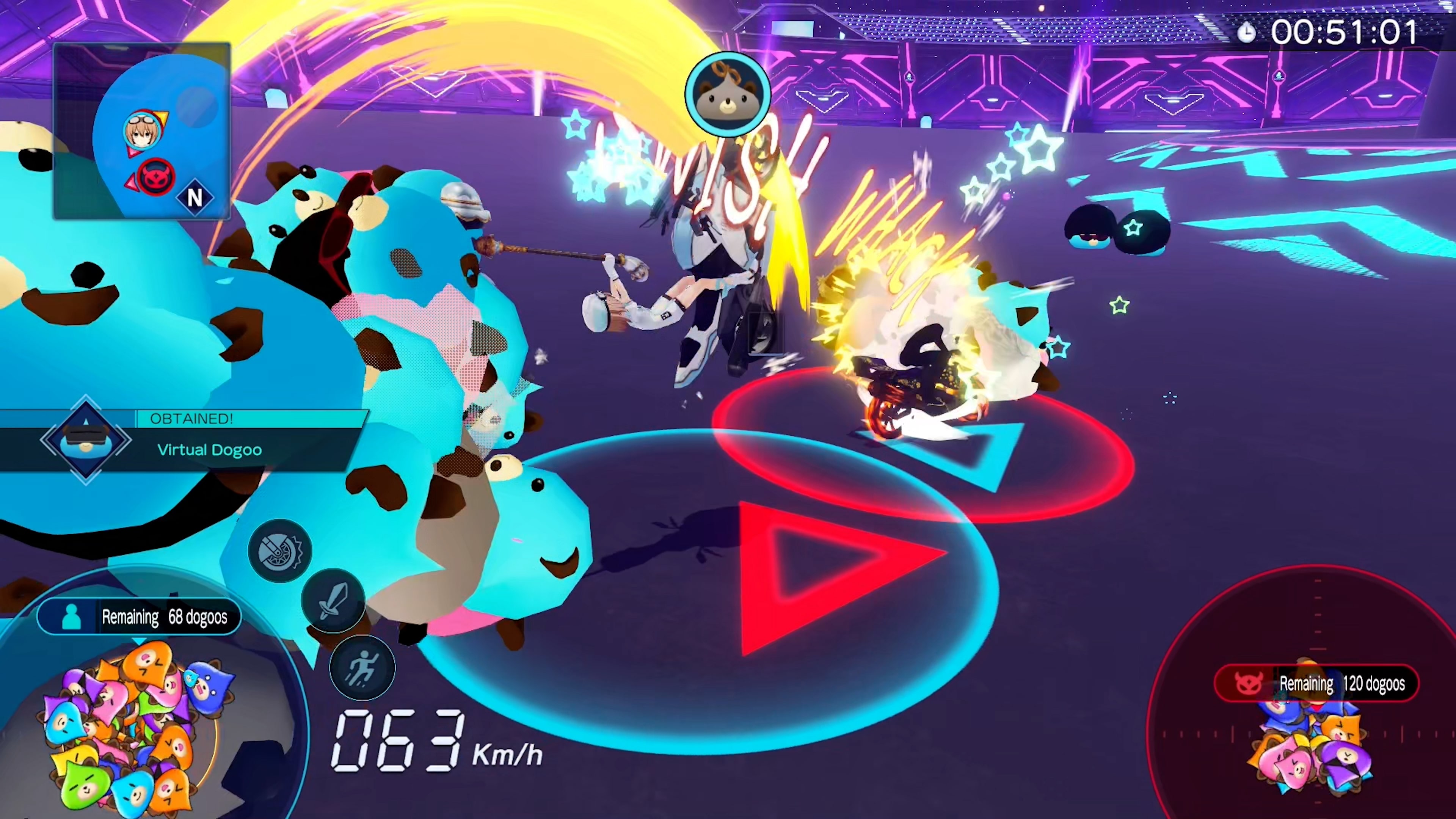Select the bear-faced dogoo target marker
This screenshot has height=819, width=1456.
(728, 94)
